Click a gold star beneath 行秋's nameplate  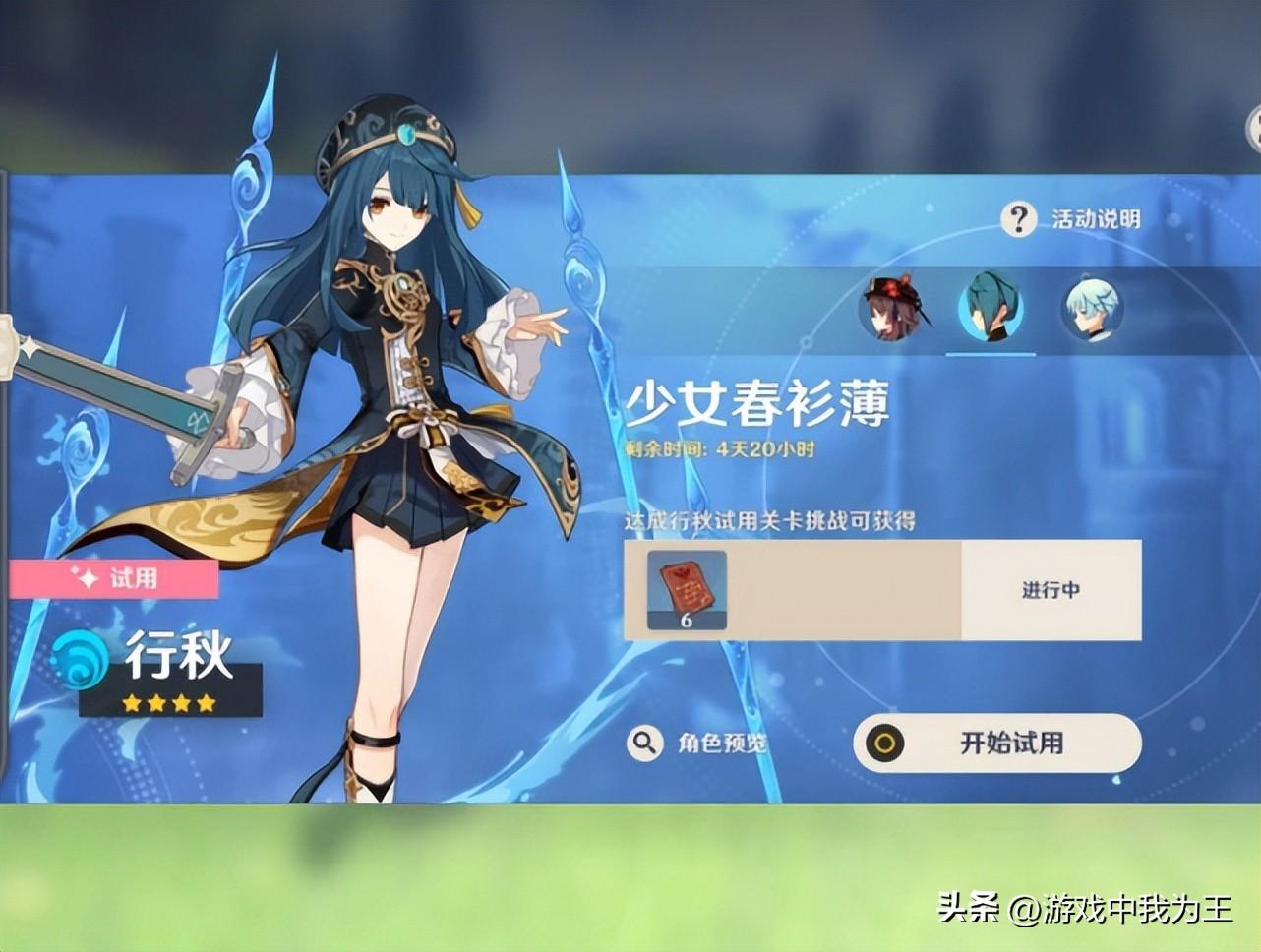click(x=133, y=704)
